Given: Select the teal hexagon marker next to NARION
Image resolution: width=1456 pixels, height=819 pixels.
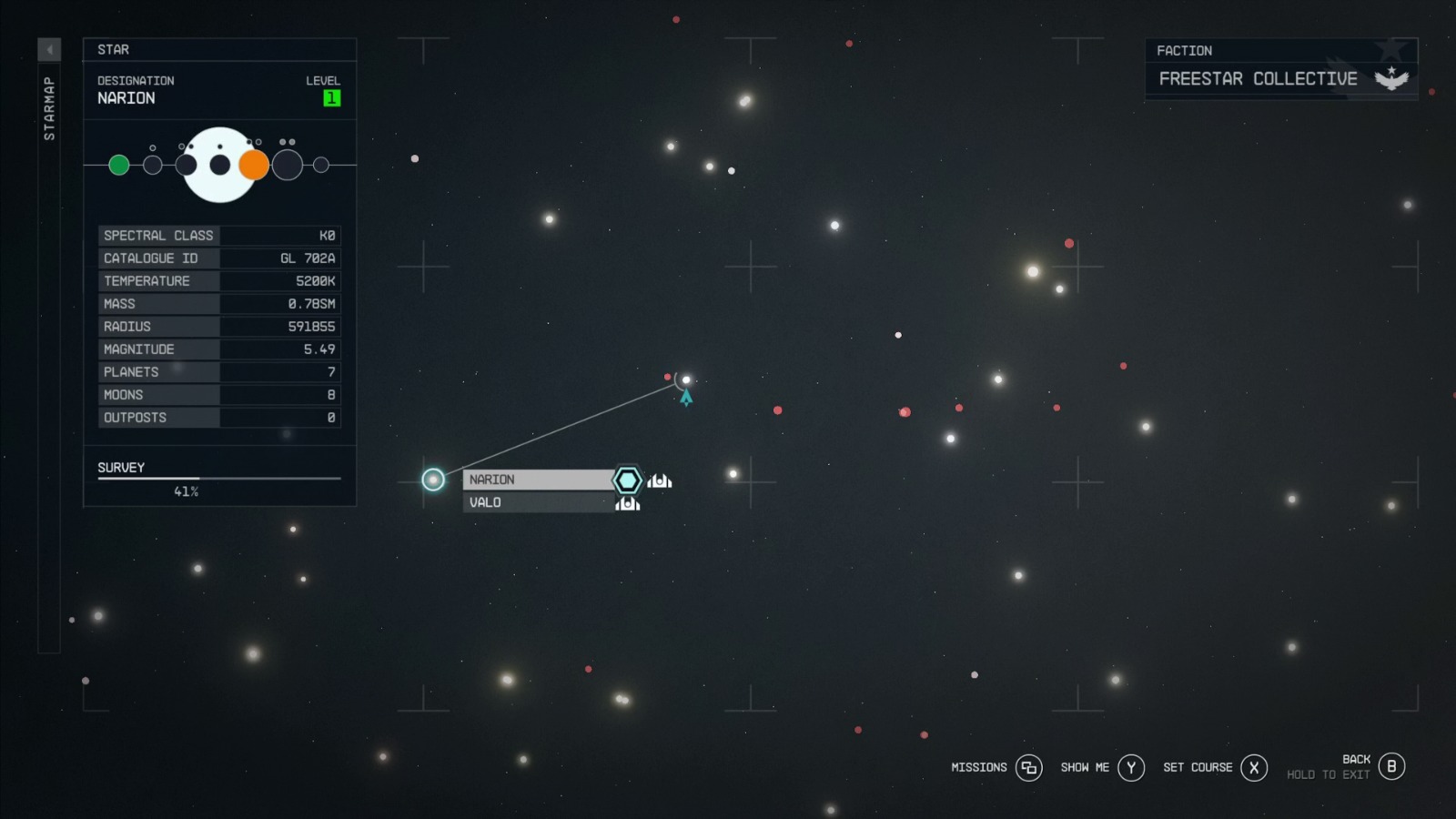Looking at the screenshot, I should tap(628, 480).
